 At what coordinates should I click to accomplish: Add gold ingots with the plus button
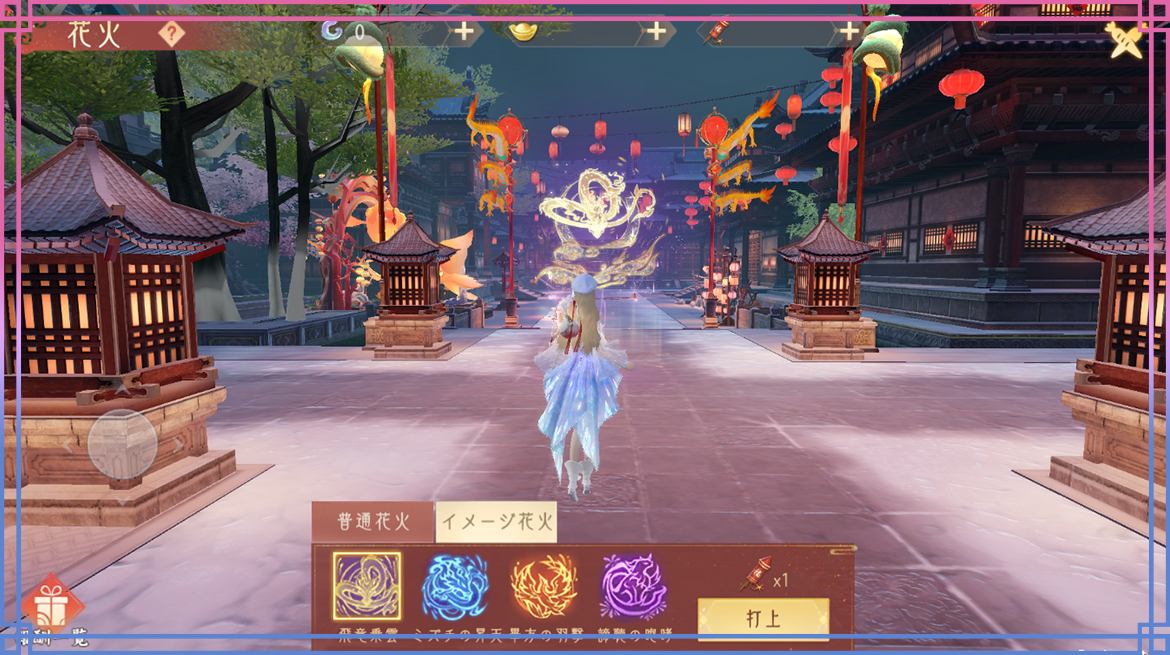656,32
